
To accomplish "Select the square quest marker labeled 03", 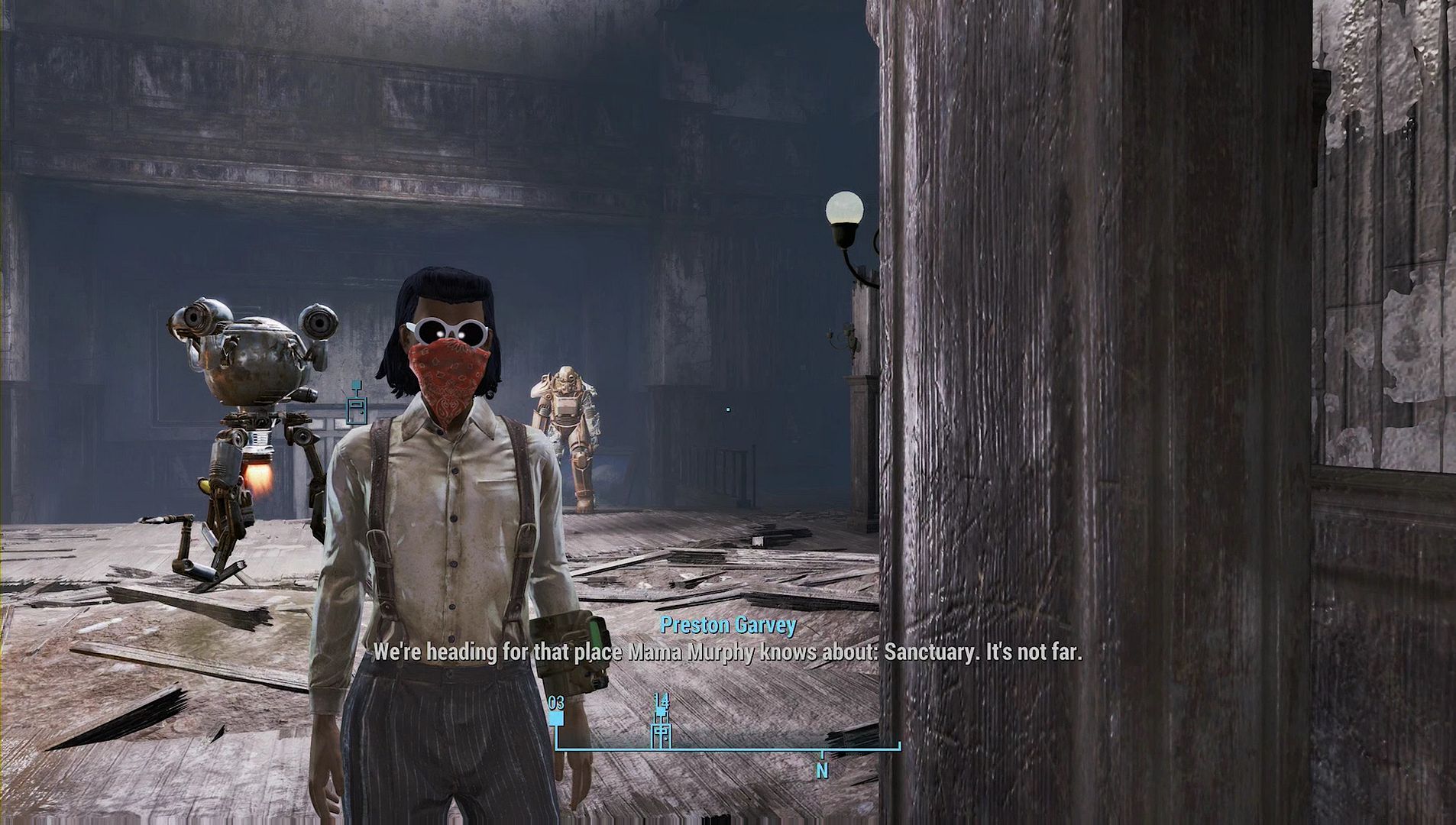I will click(556, 719).
